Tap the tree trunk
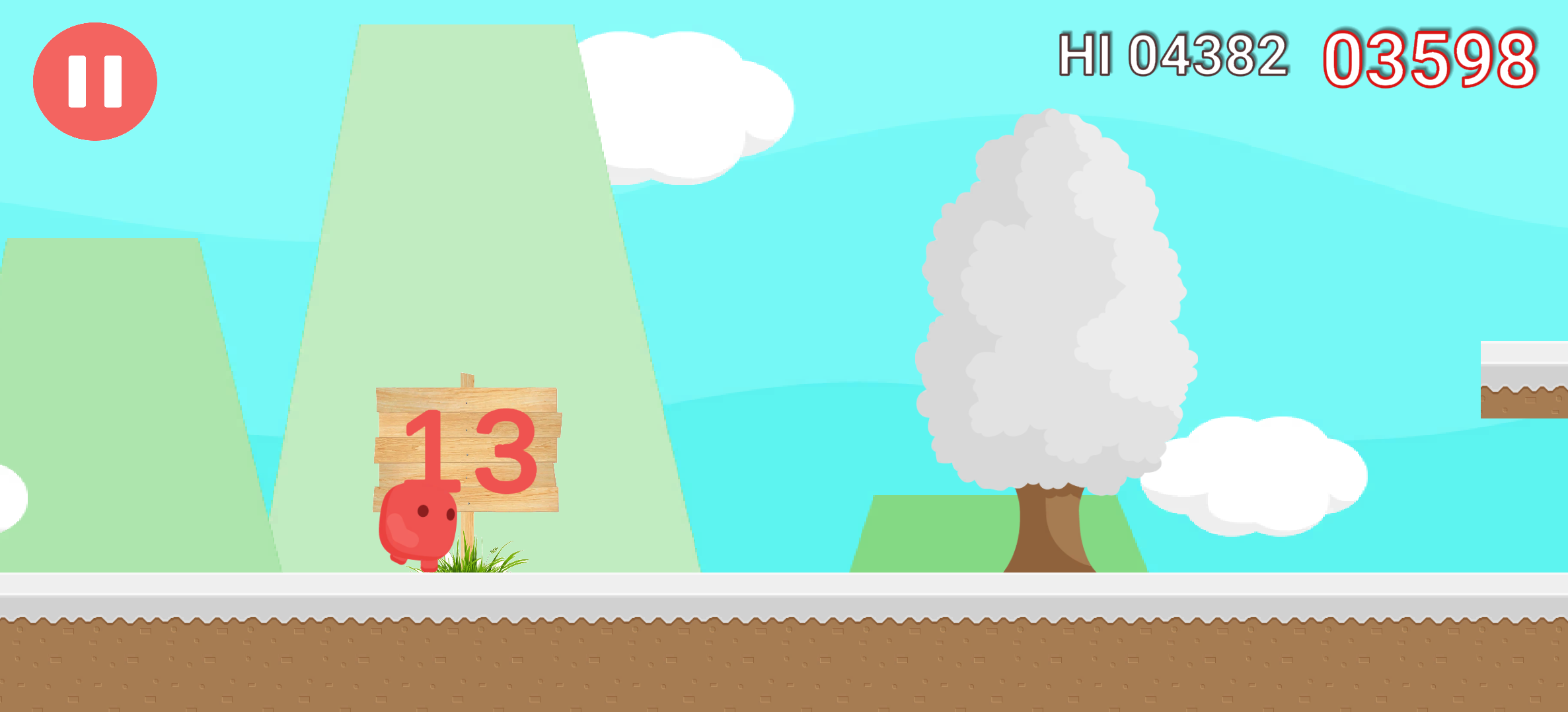This screenshot has width=1568, height=712. click(1051, 535)
